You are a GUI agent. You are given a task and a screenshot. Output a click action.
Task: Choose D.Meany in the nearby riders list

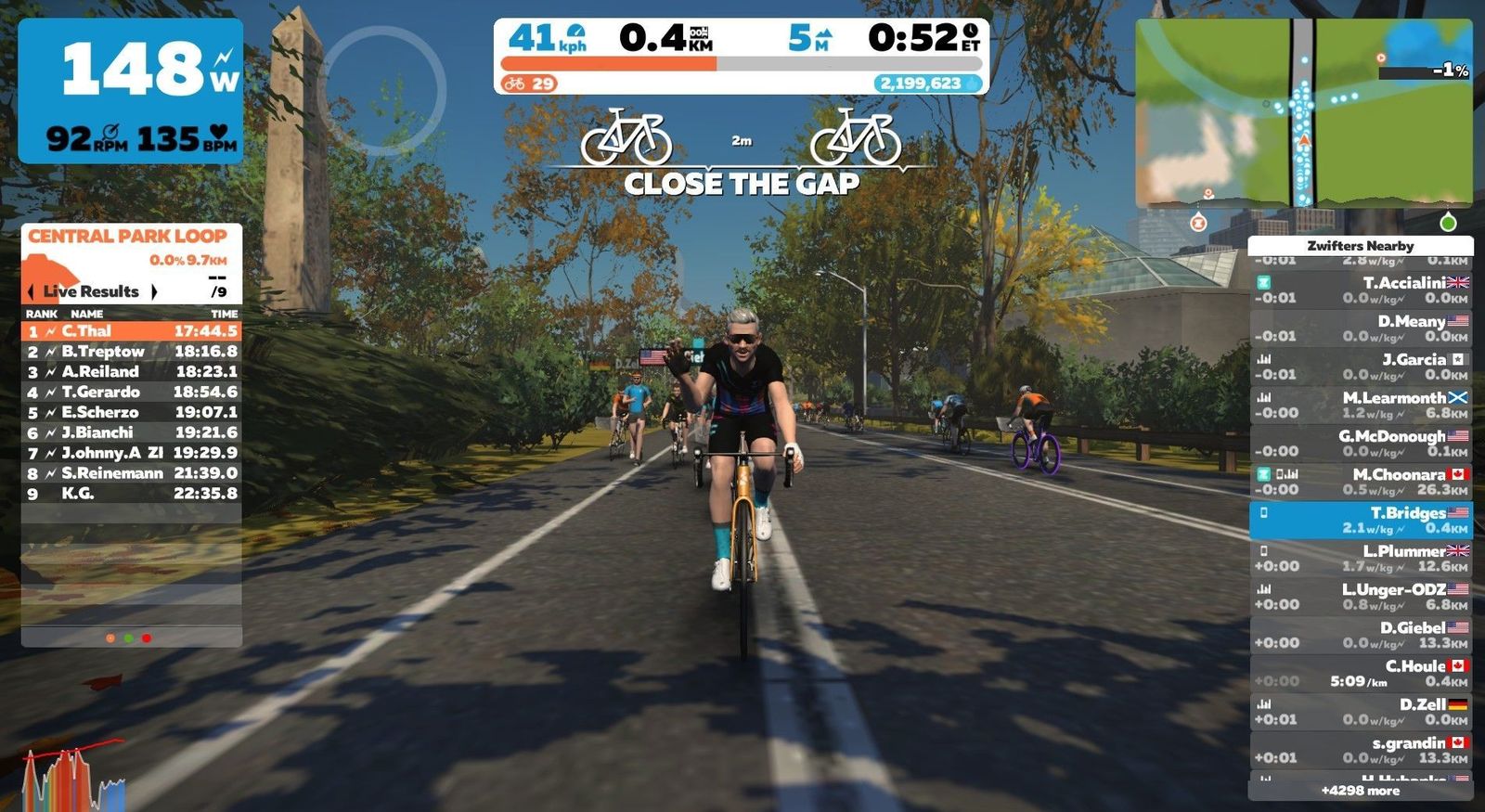(x=1360, y=329)
